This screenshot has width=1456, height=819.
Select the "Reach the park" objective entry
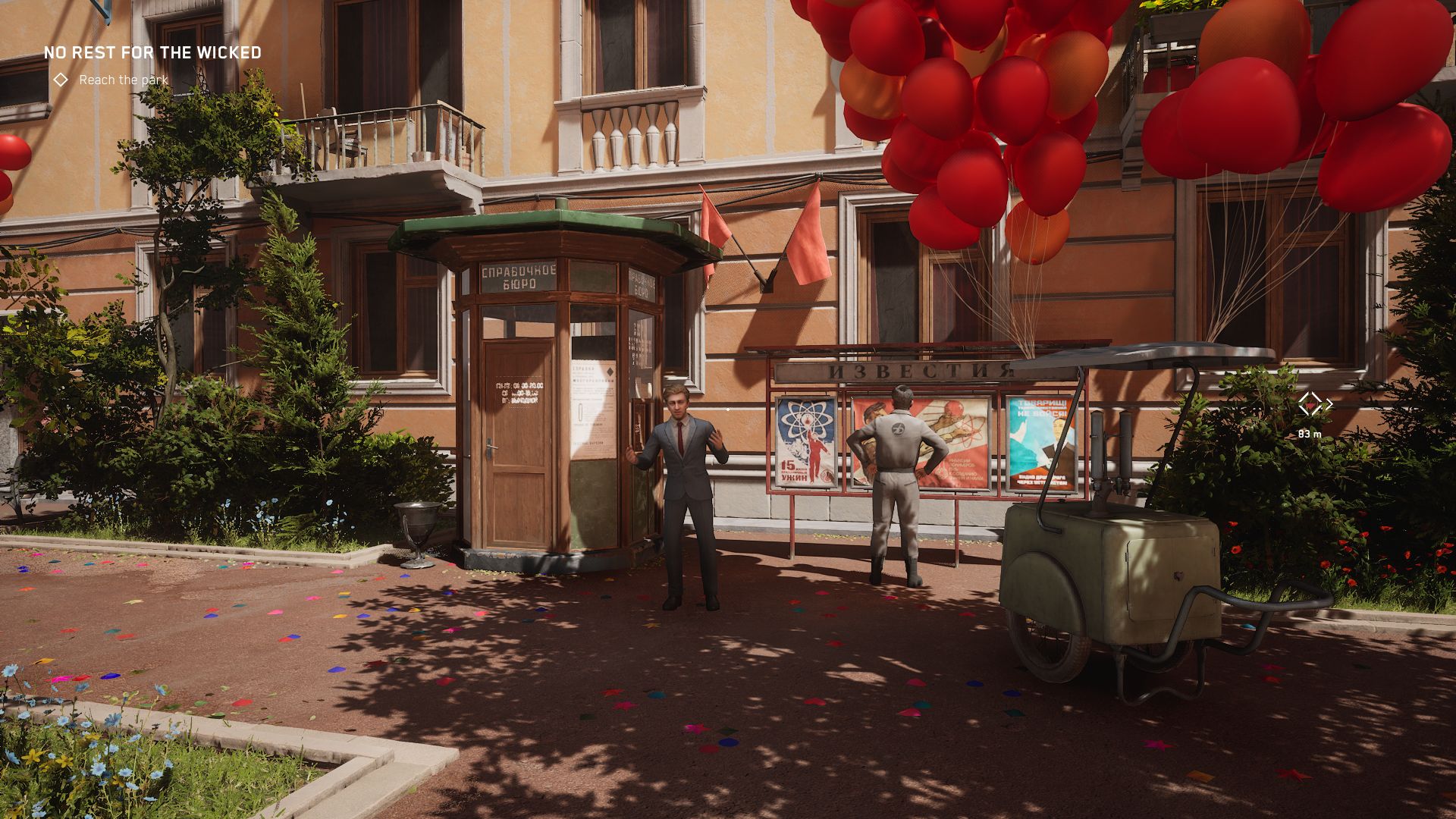pos(123,80)
